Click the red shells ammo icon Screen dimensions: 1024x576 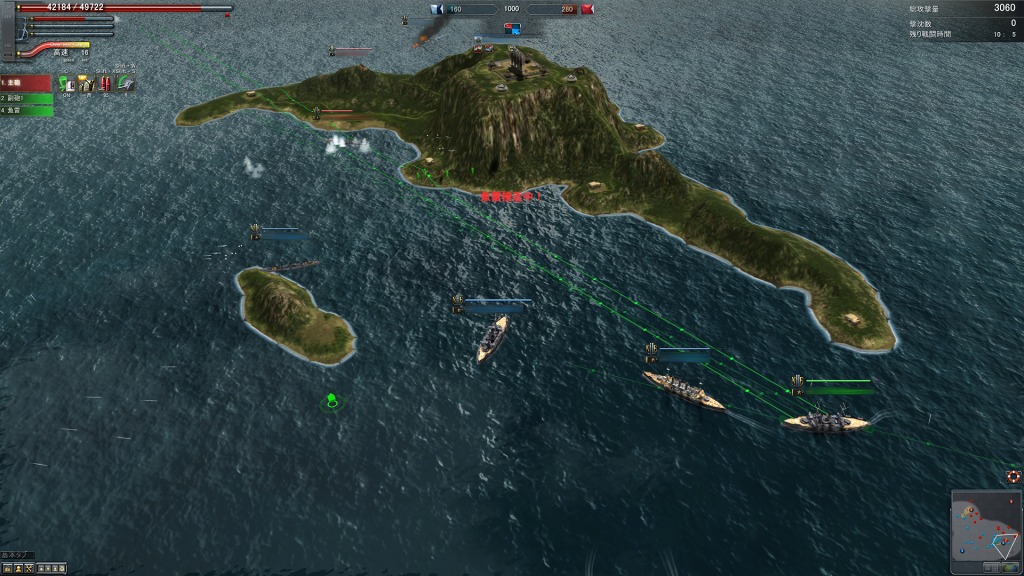click(x=105, y=84)
